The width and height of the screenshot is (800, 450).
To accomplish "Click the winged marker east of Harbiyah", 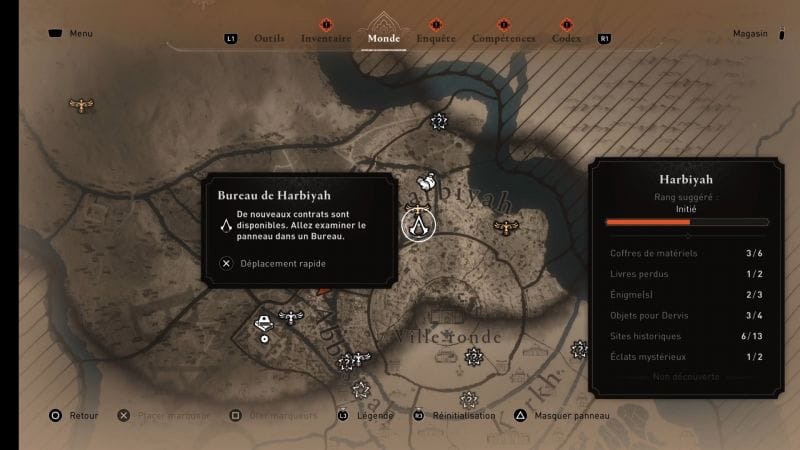I will (507, 227).
